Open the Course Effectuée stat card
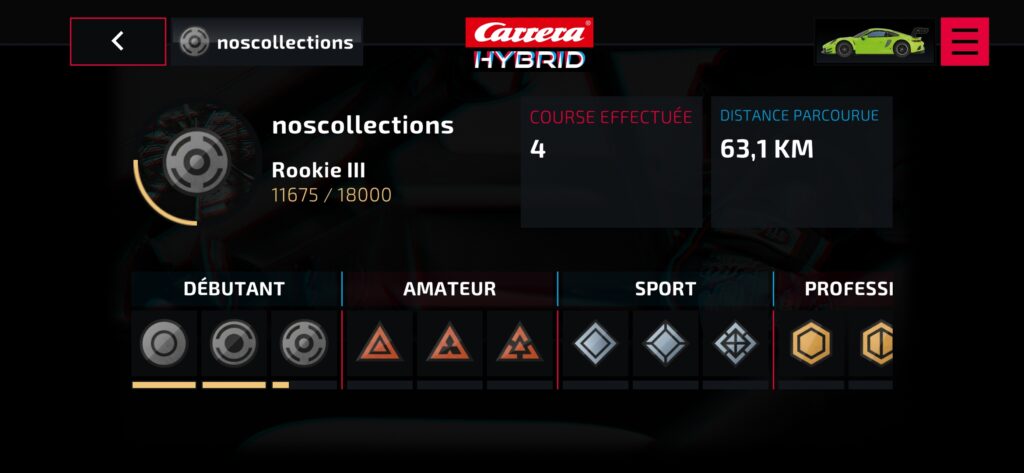This screenshot has height=473, width=1024. (x=611, y=161)
